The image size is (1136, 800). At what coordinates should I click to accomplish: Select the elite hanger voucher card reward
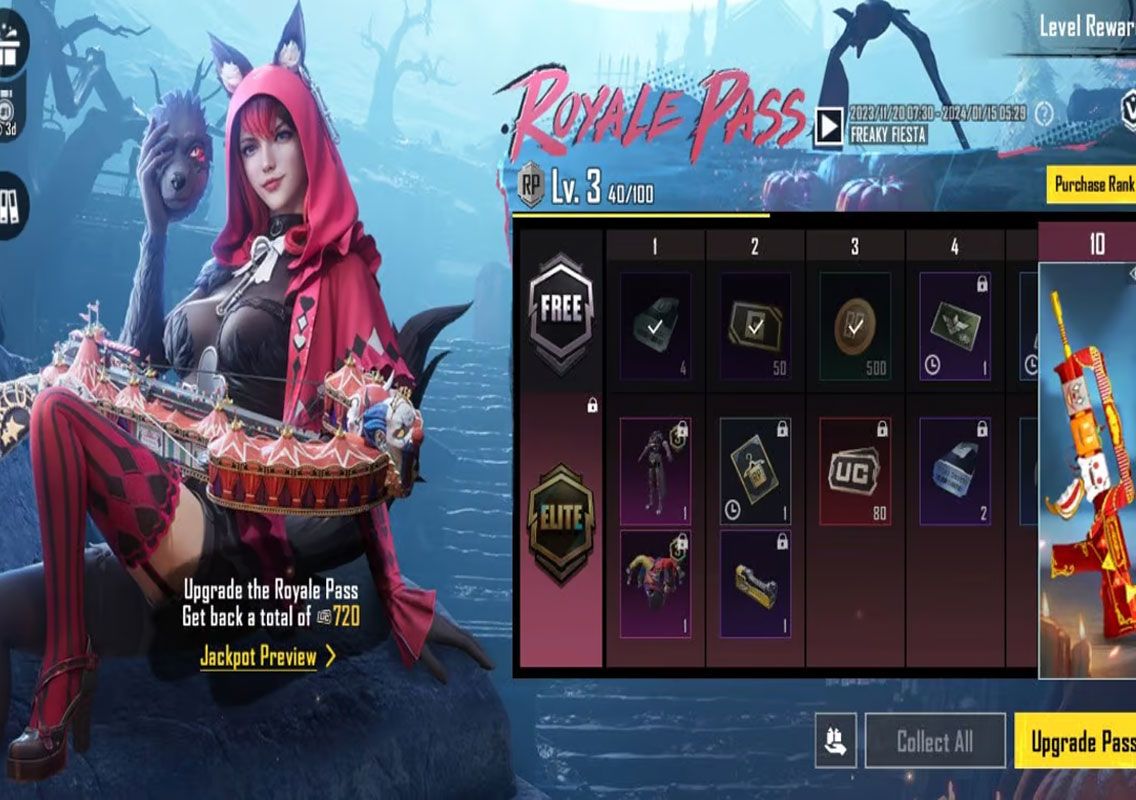[x=755, y=471]
